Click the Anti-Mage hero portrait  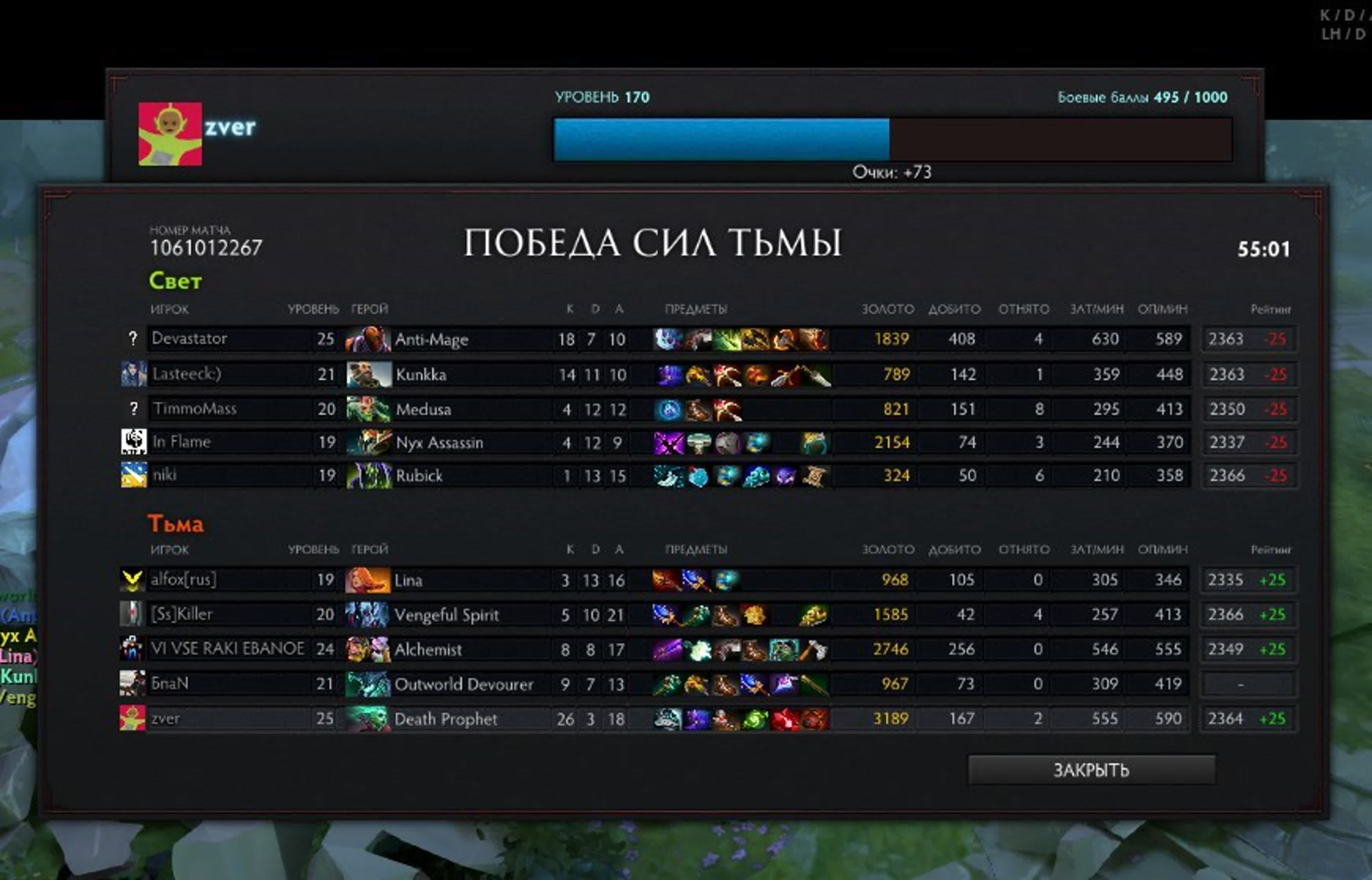(x=368, y=339)
